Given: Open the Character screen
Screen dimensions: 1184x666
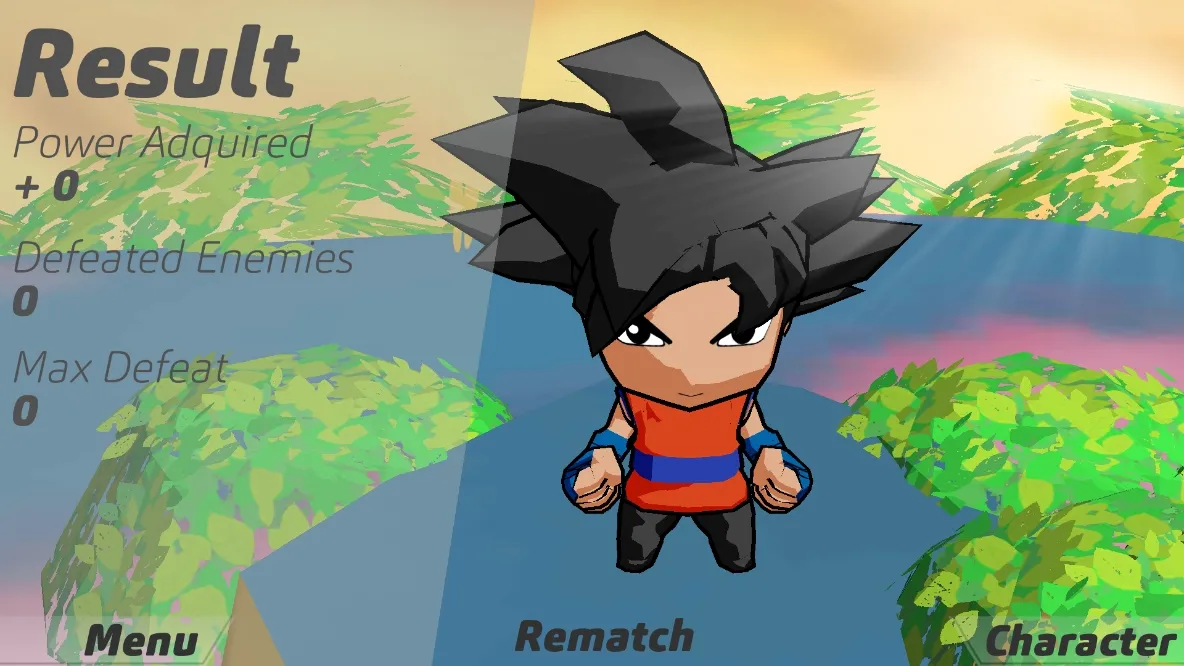Looking at the screenshot, I should coord(1081,641).
